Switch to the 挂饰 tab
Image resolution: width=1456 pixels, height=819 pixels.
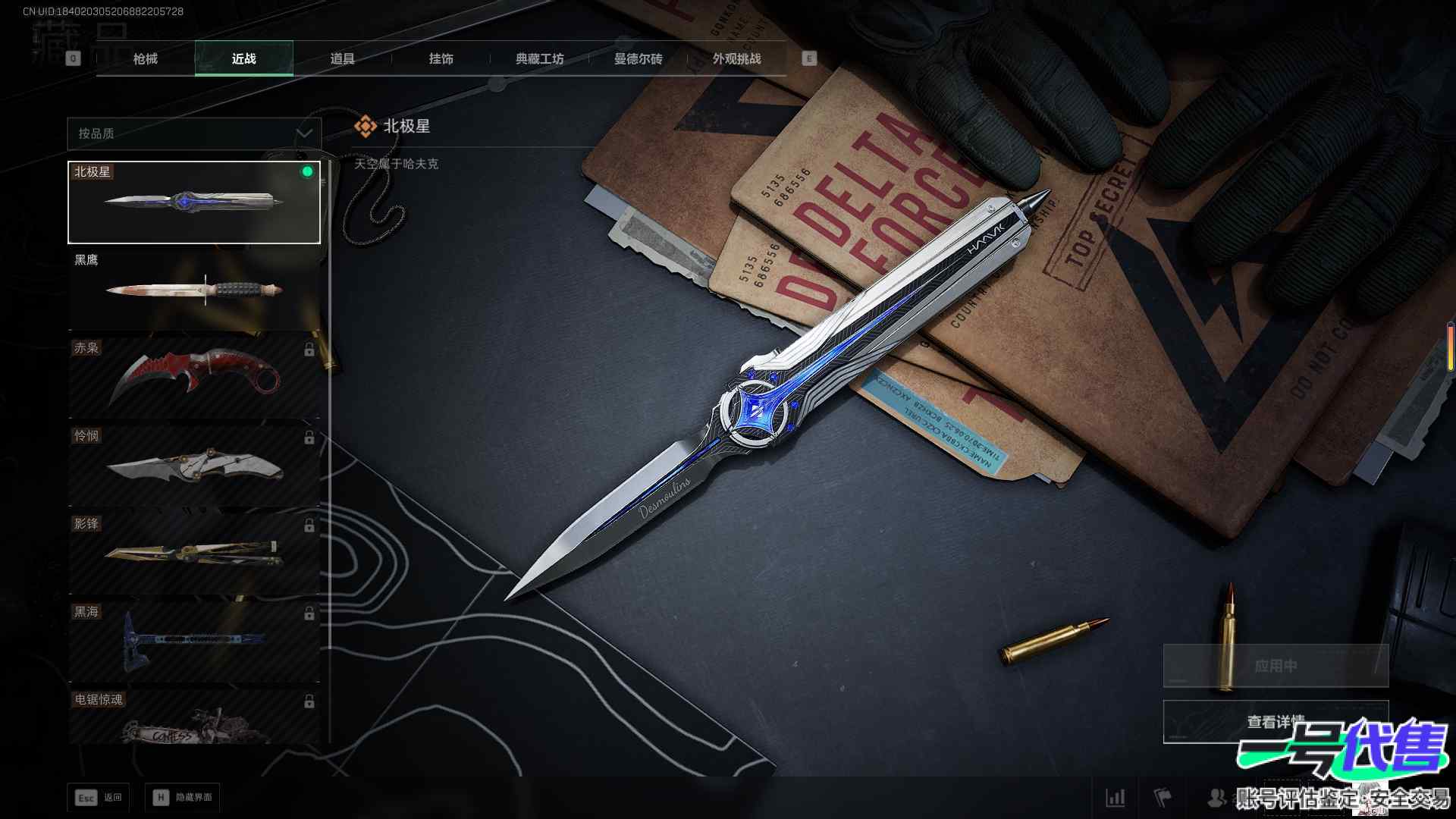point(441,59)
